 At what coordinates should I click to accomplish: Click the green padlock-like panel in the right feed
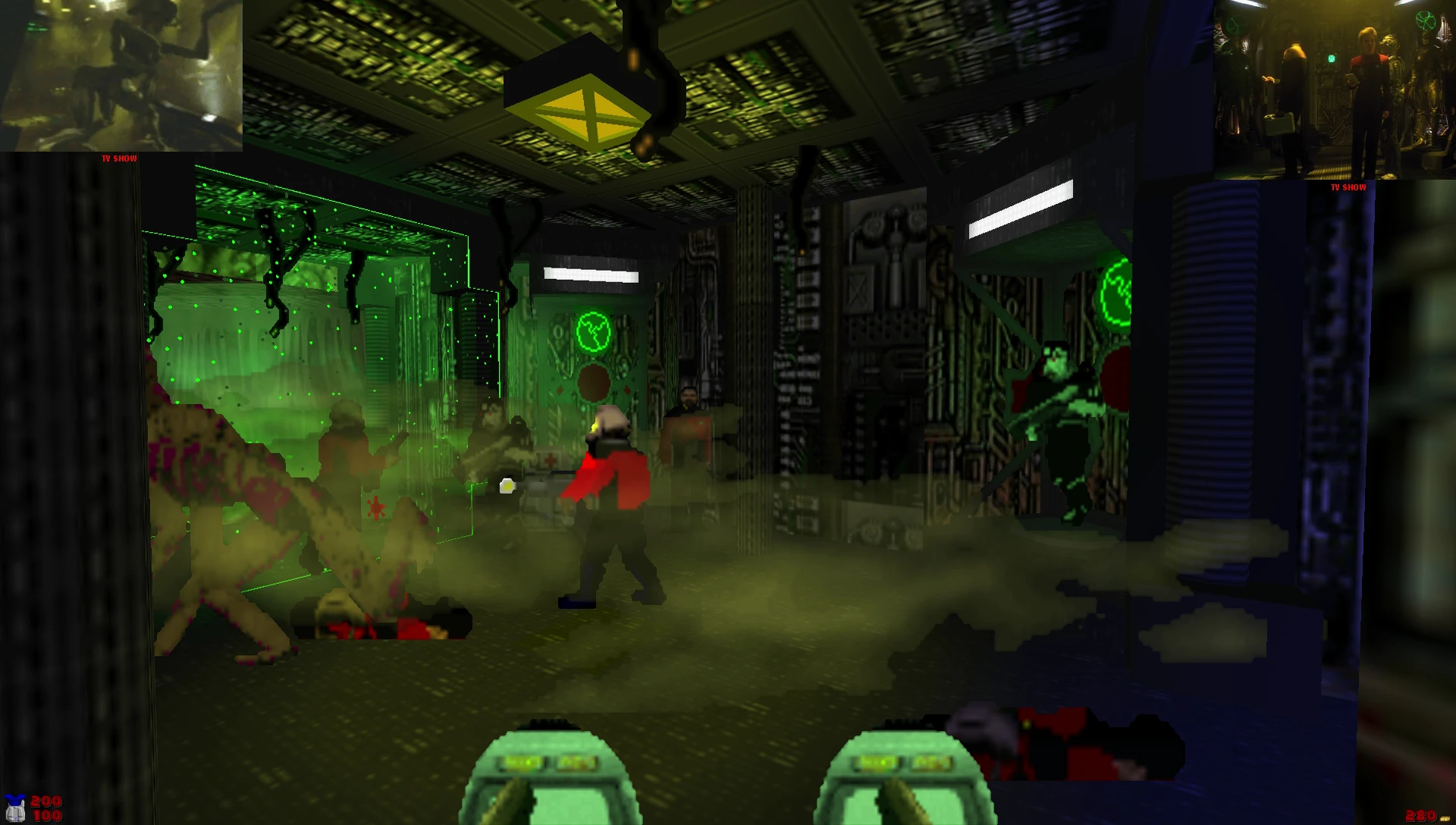1332,58
